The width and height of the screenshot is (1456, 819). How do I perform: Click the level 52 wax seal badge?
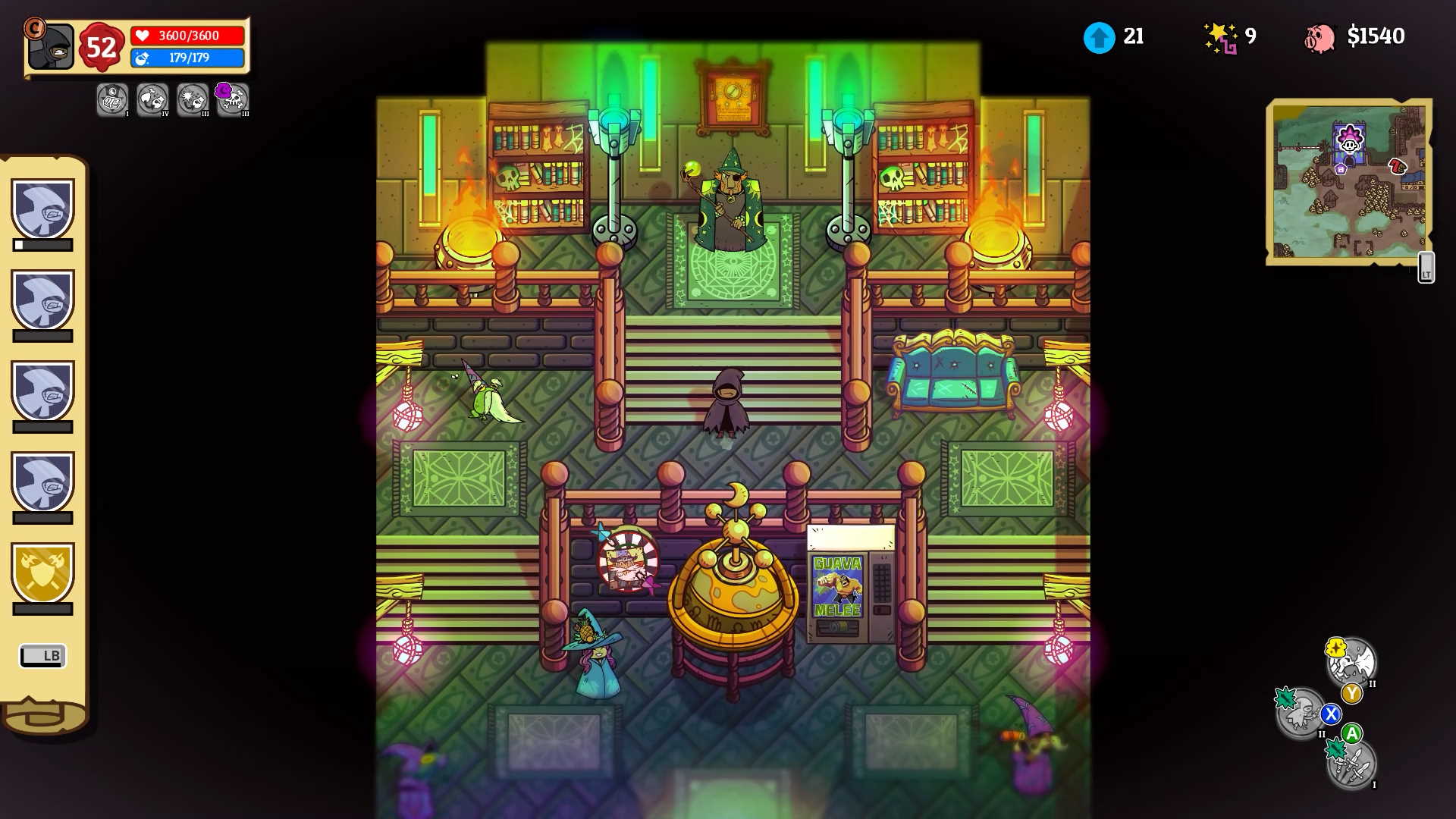tap(100, 45)
